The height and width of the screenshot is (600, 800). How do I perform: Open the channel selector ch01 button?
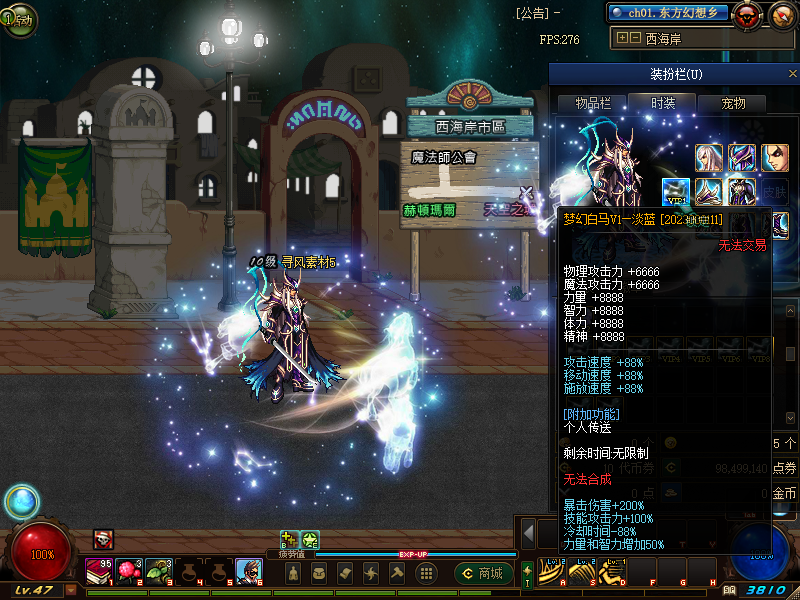[667, 13]
